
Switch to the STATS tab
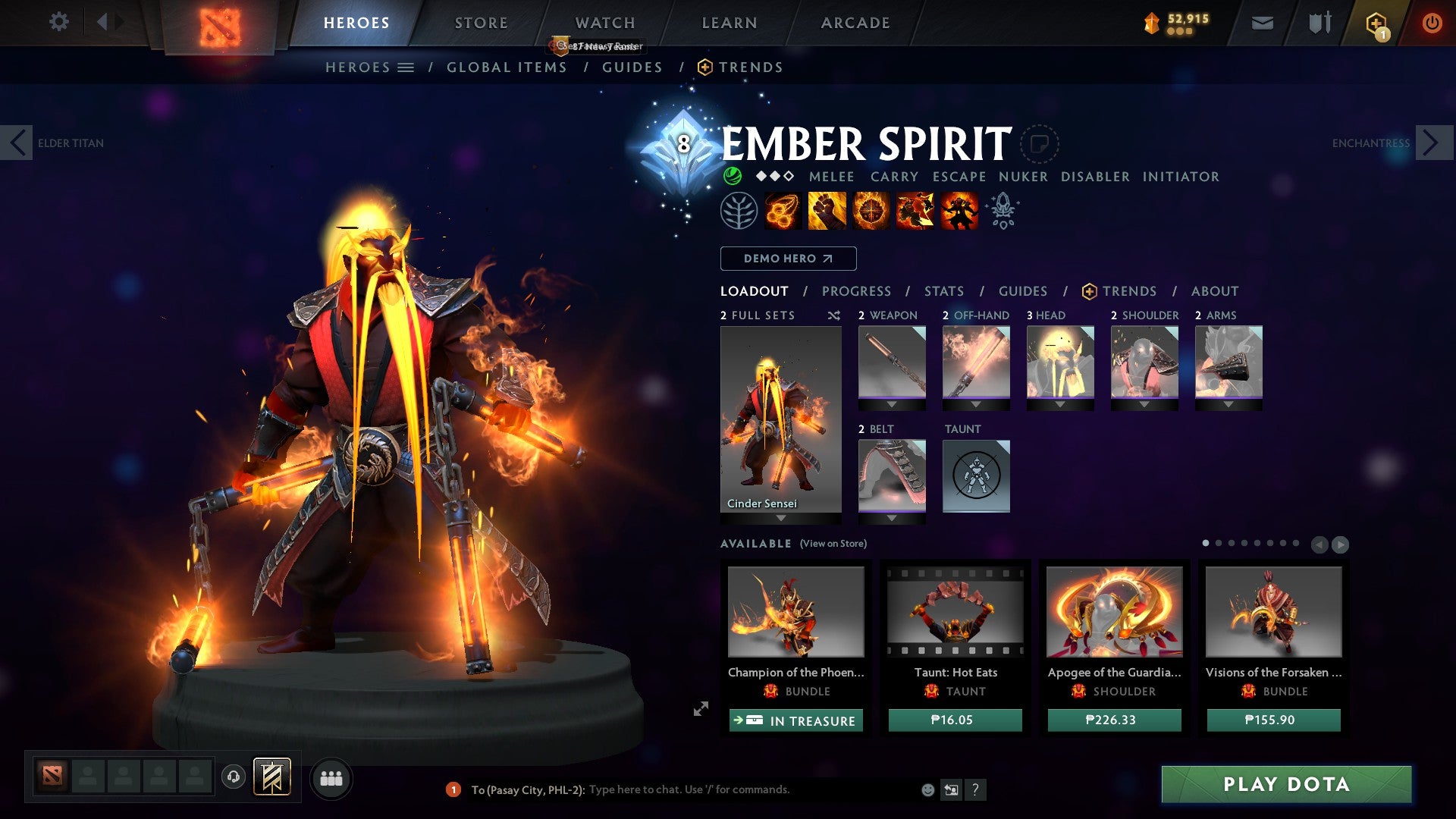944,291
